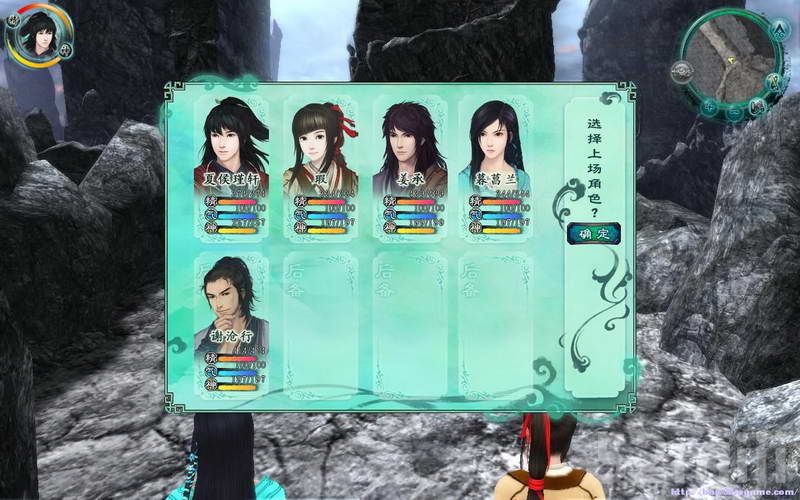Viewport: 800px width, 500px height.
Task: Pick the 姜承 character card
Action: tap(408, 165)
